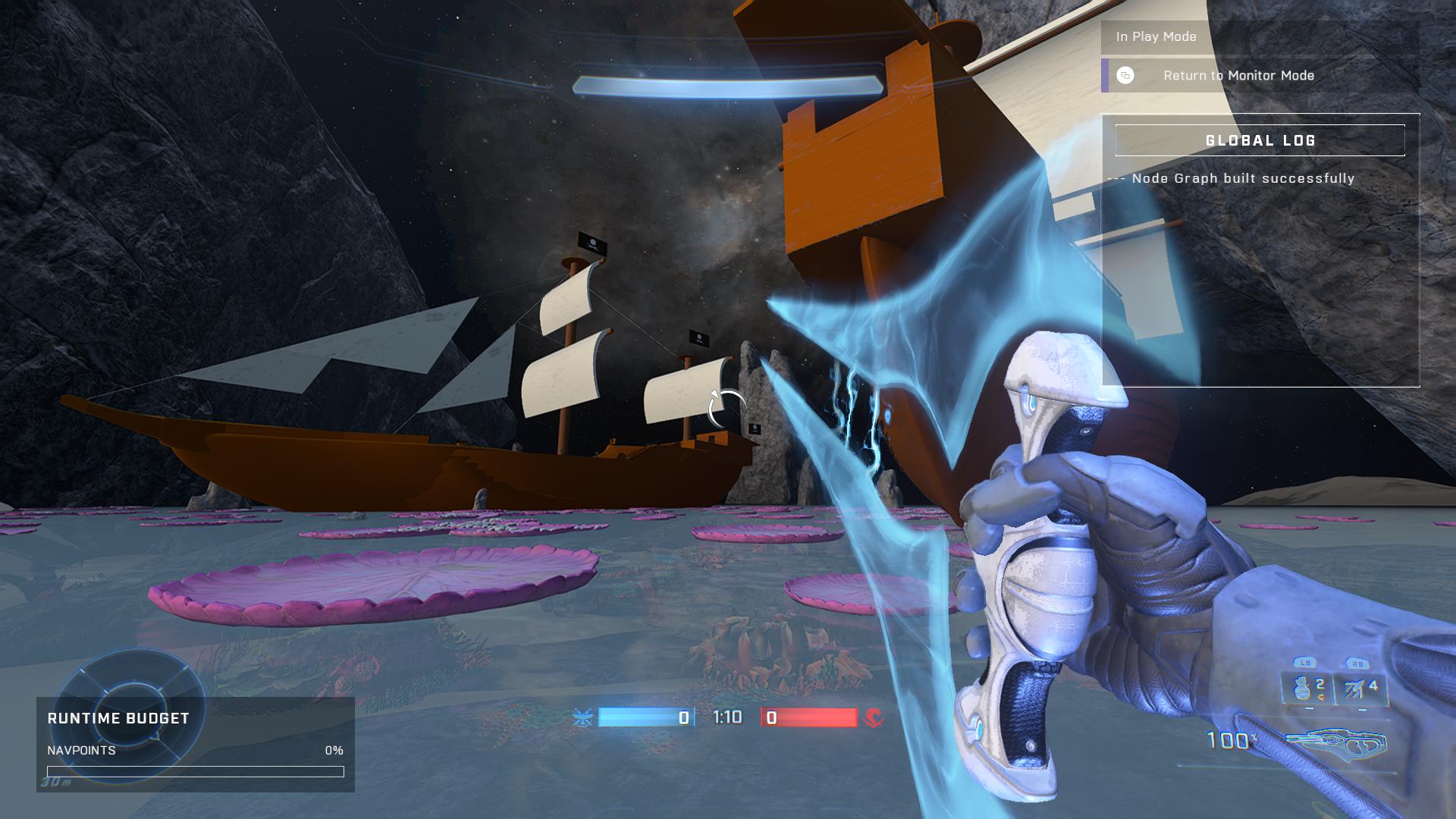The width and height of the screenshot is (1456, 819).
Task: Click the red team emblem icon
Action: pyautogui.click(x=874, y=717)
